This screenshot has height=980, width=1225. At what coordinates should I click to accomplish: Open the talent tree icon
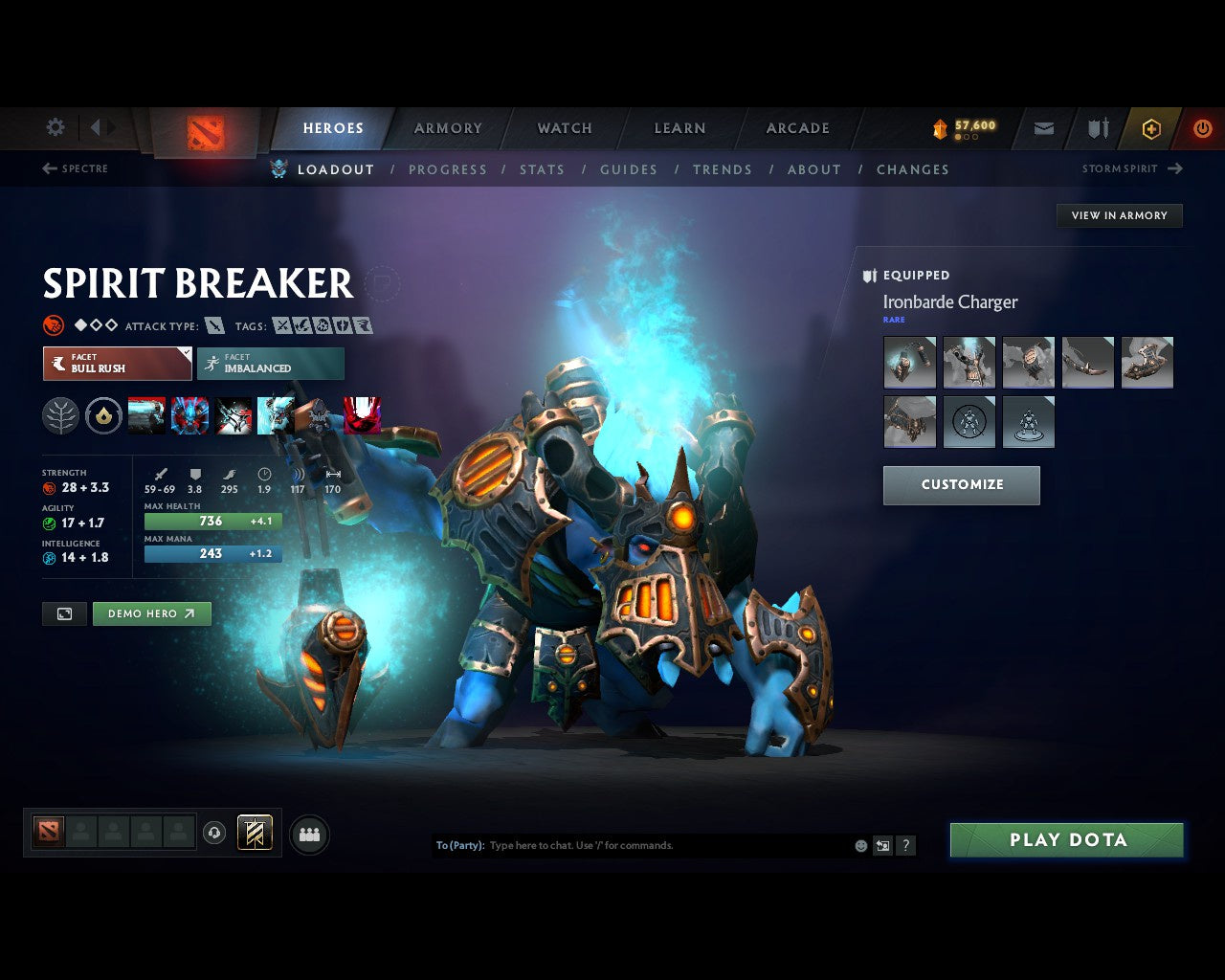tap(60, 415)
